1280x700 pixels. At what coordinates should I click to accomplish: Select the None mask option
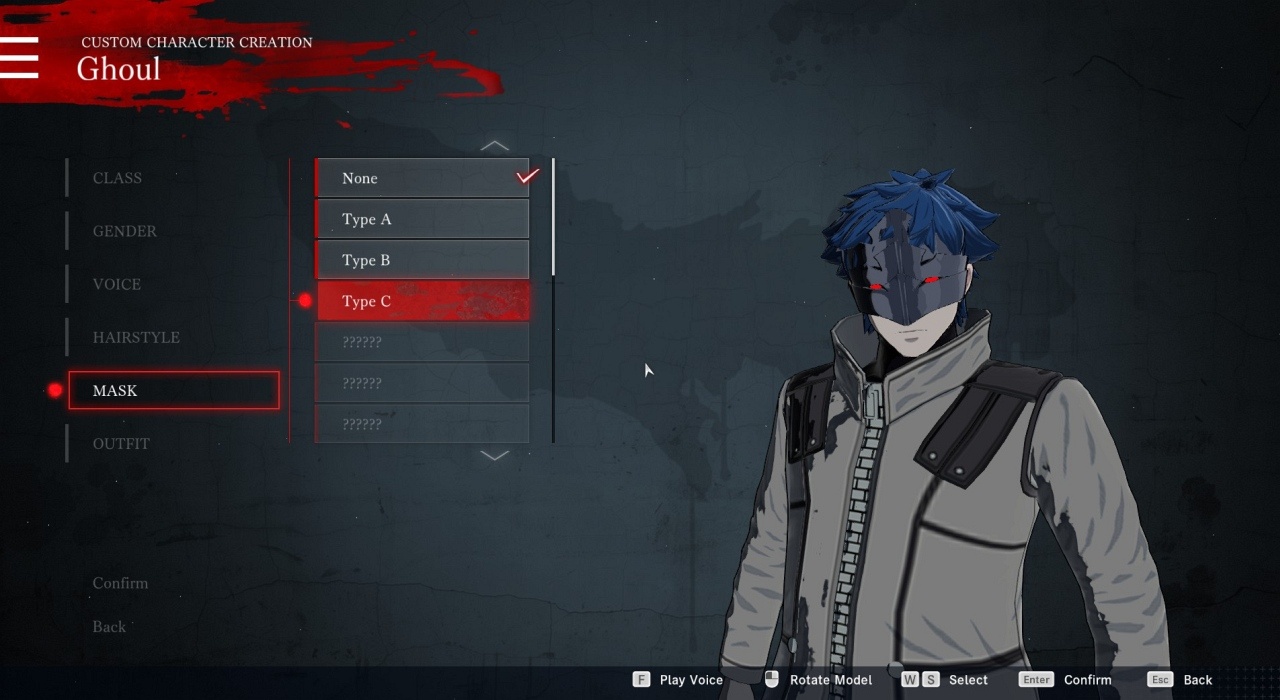point(422,178)
